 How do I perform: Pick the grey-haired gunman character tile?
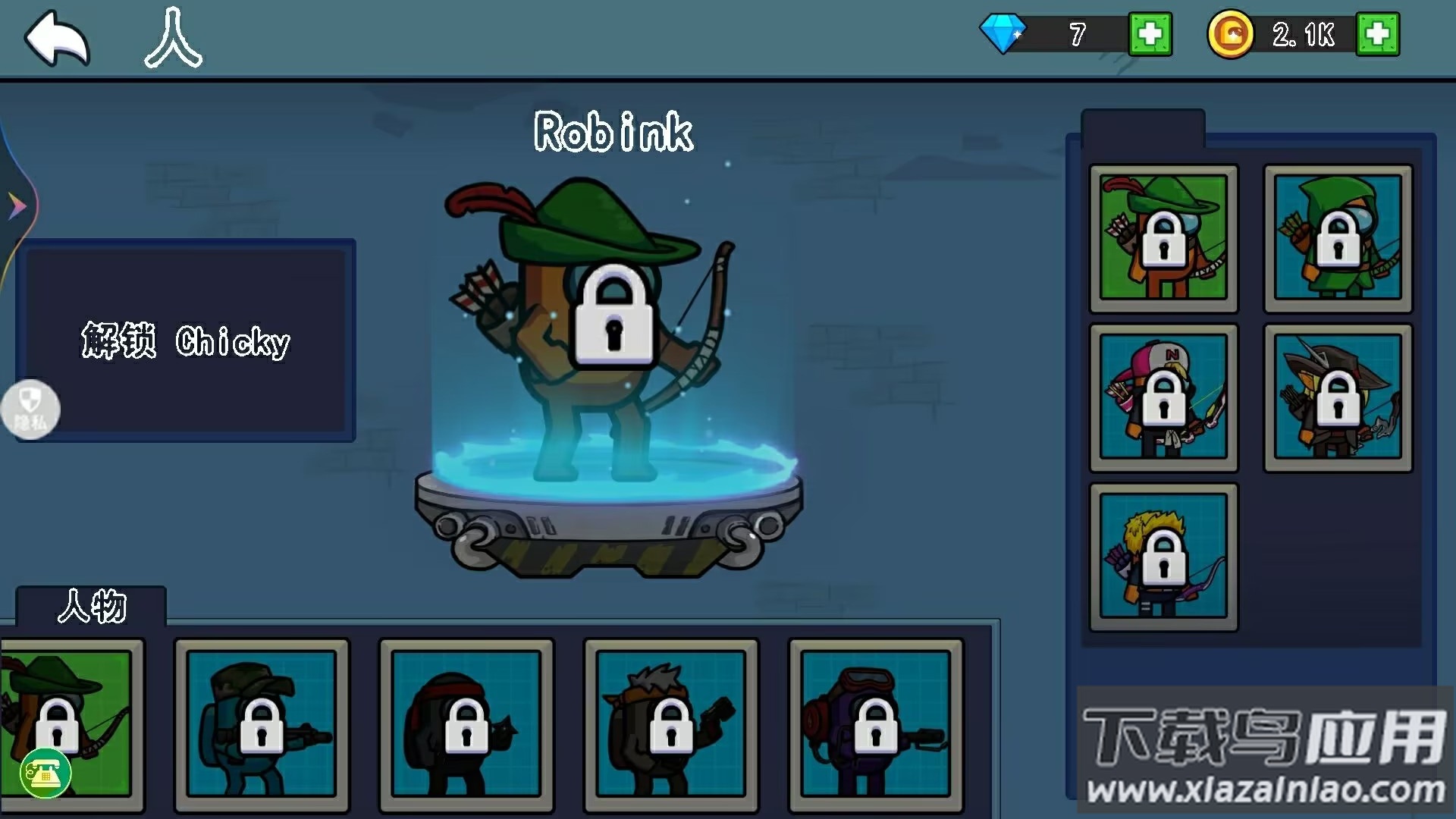coord(671,724)
